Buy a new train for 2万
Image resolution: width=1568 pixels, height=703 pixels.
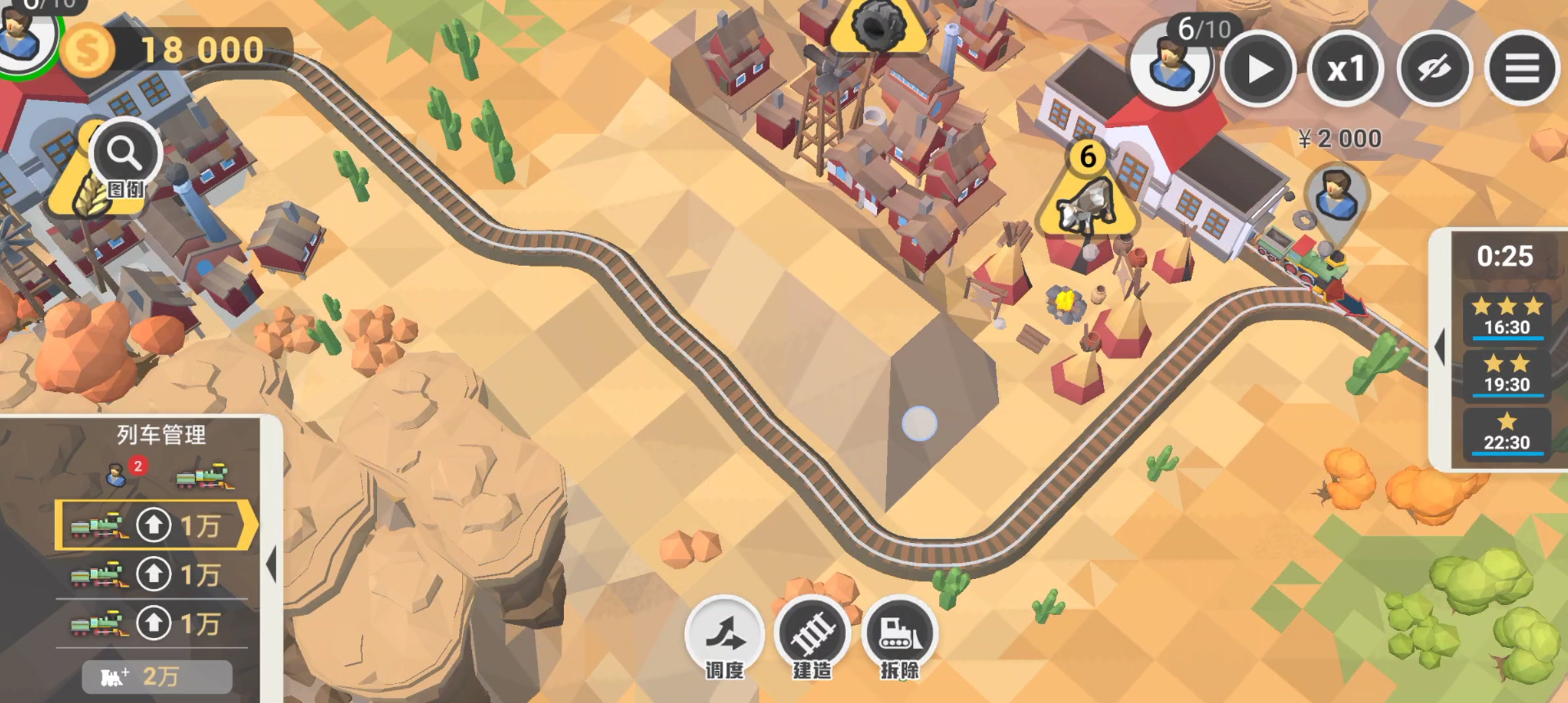(157, 677)
